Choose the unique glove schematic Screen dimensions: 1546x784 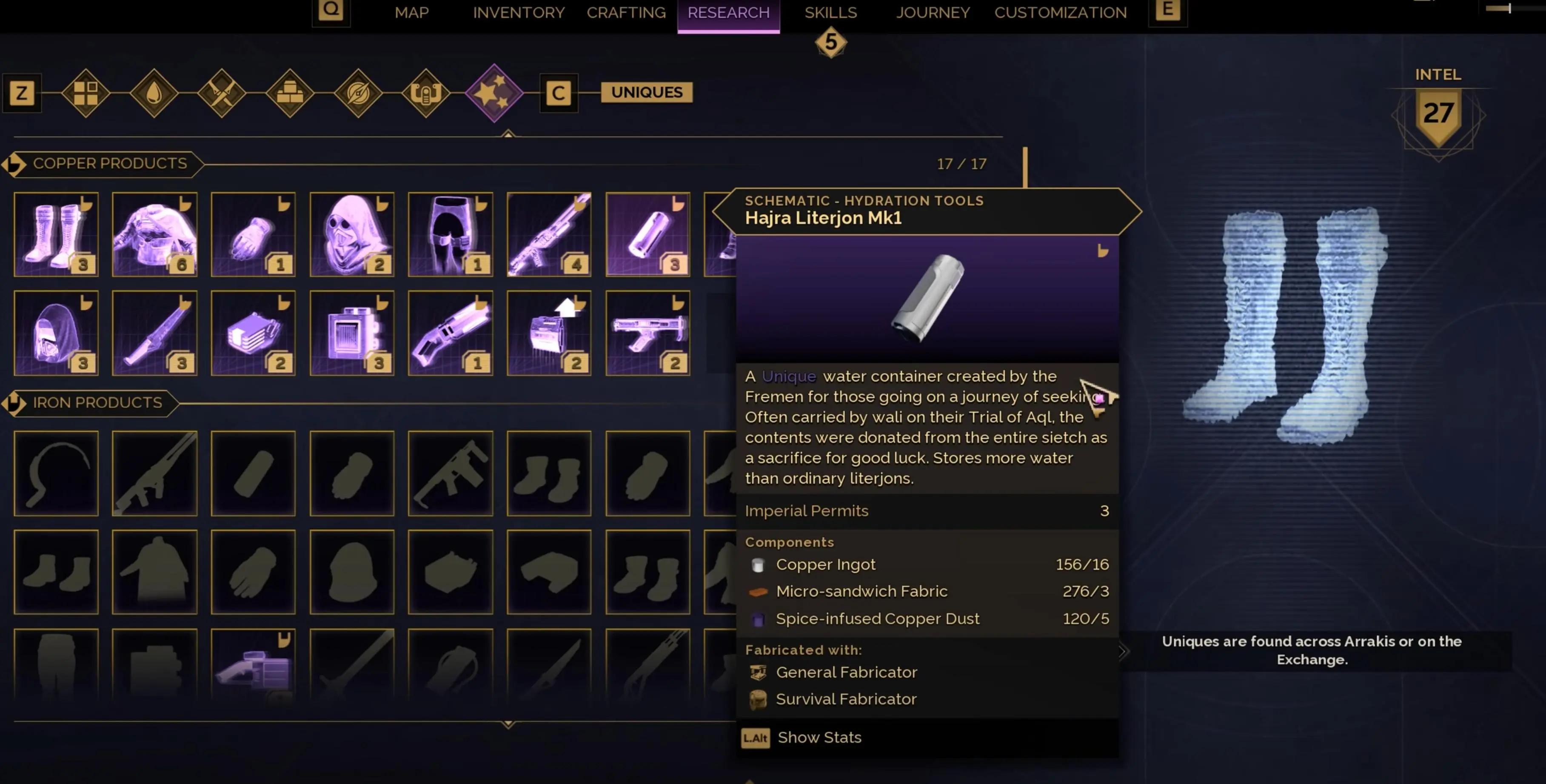tap(253, 235)
